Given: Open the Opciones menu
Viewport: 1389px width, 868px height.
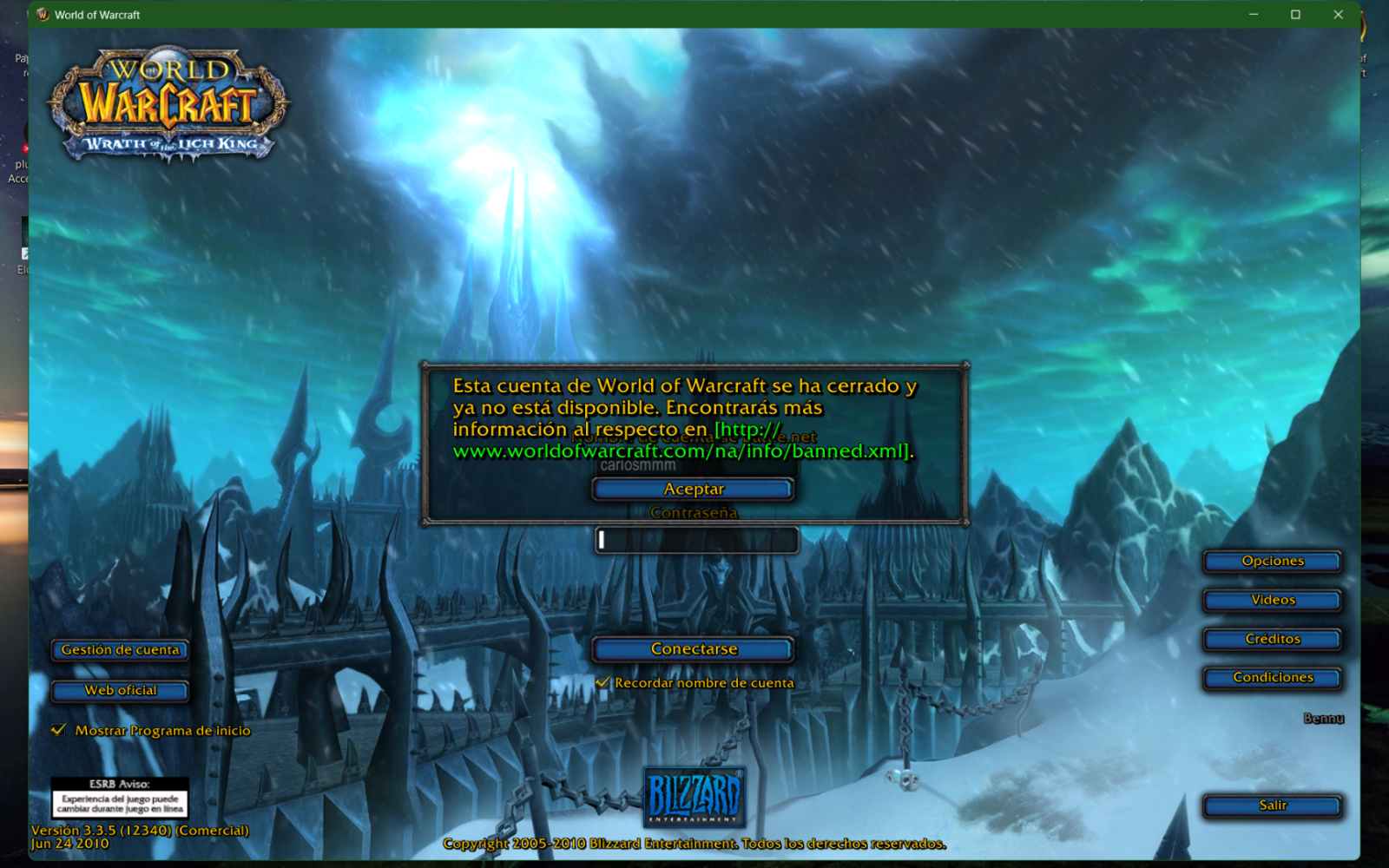Looking at the screenshot, I should click(x=1271, y=561).
